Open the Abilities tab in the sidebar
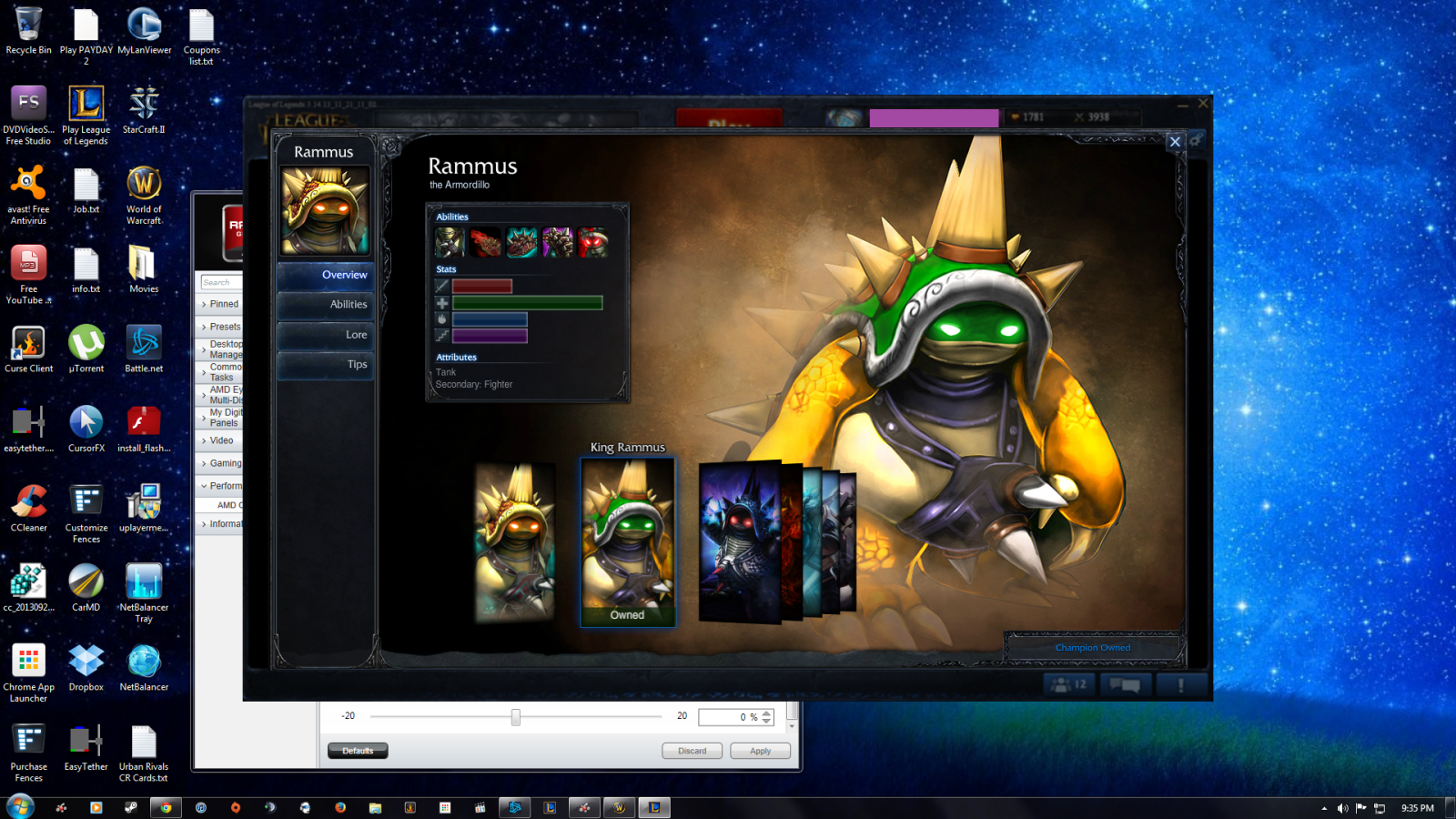1456x819 pixels. (326, 305)
